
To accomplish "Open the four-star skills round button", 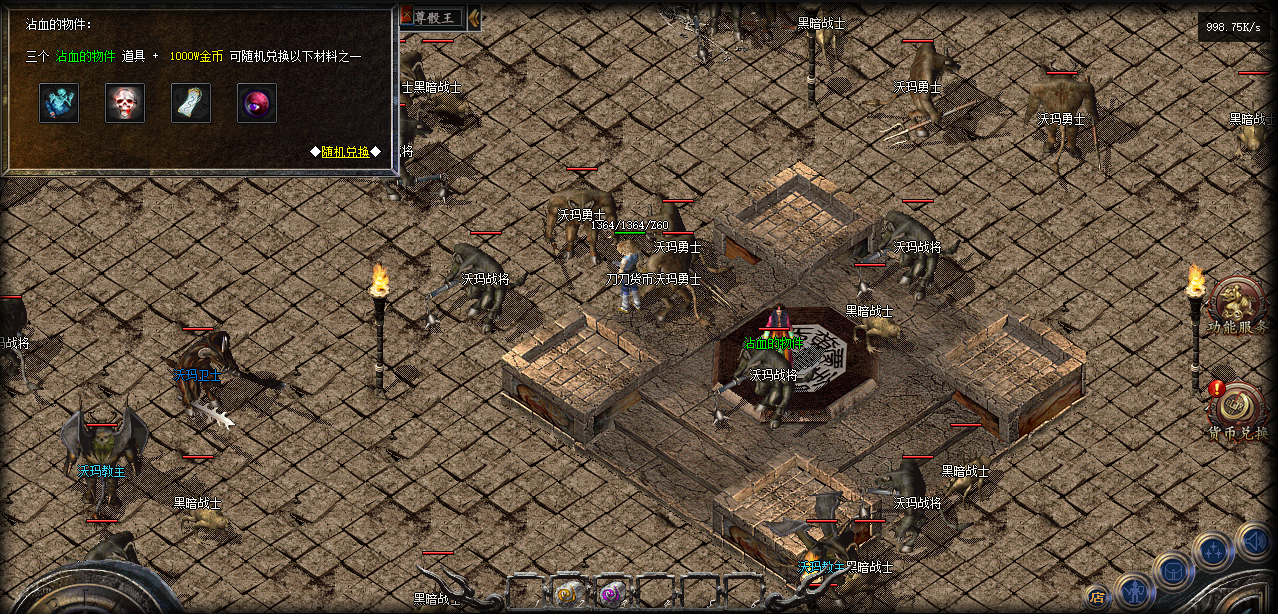I will [x=1213, y=550].
